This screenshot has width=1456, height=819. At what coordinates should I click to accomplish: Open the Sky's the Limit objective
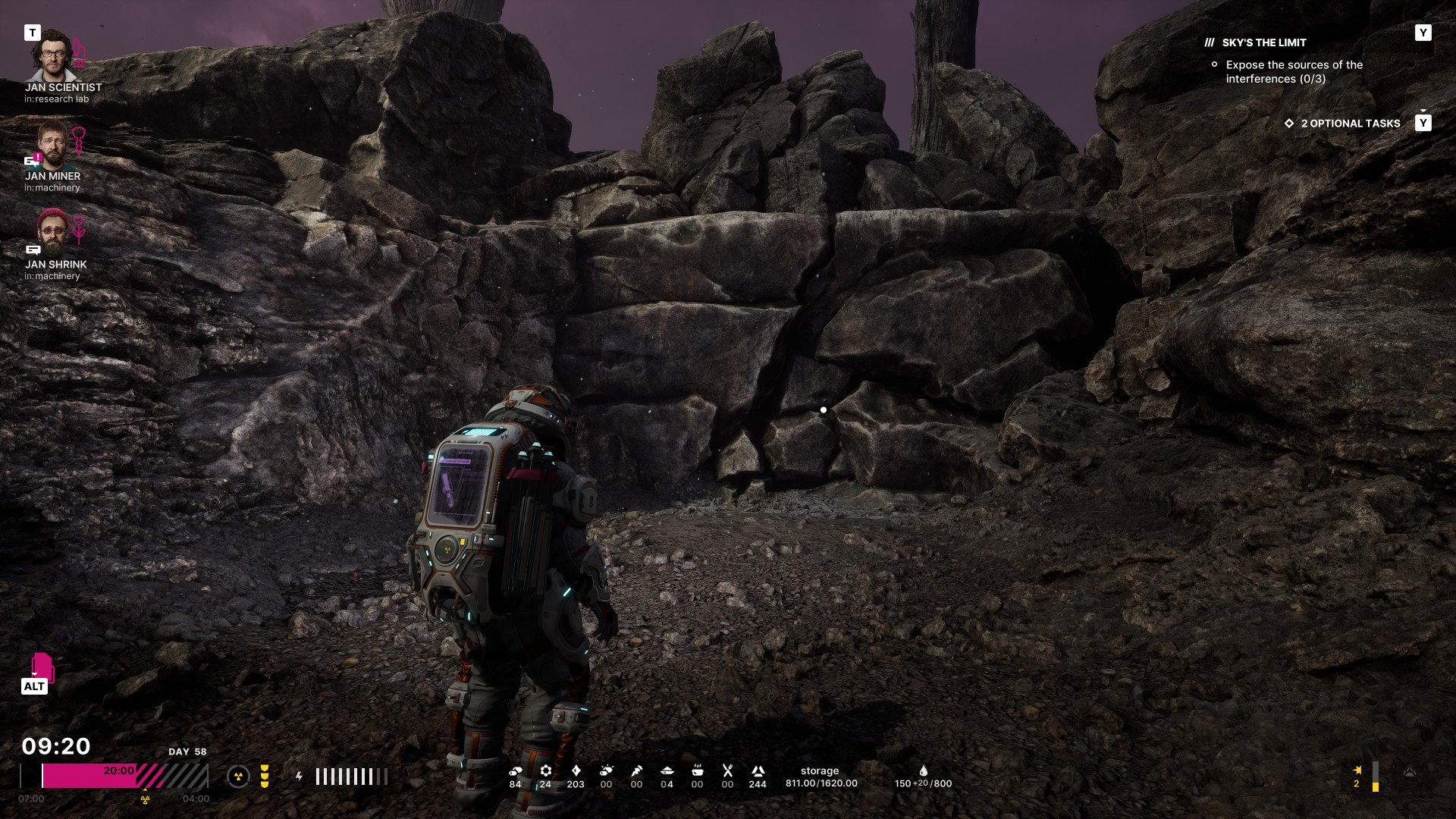click(1263, 43)
